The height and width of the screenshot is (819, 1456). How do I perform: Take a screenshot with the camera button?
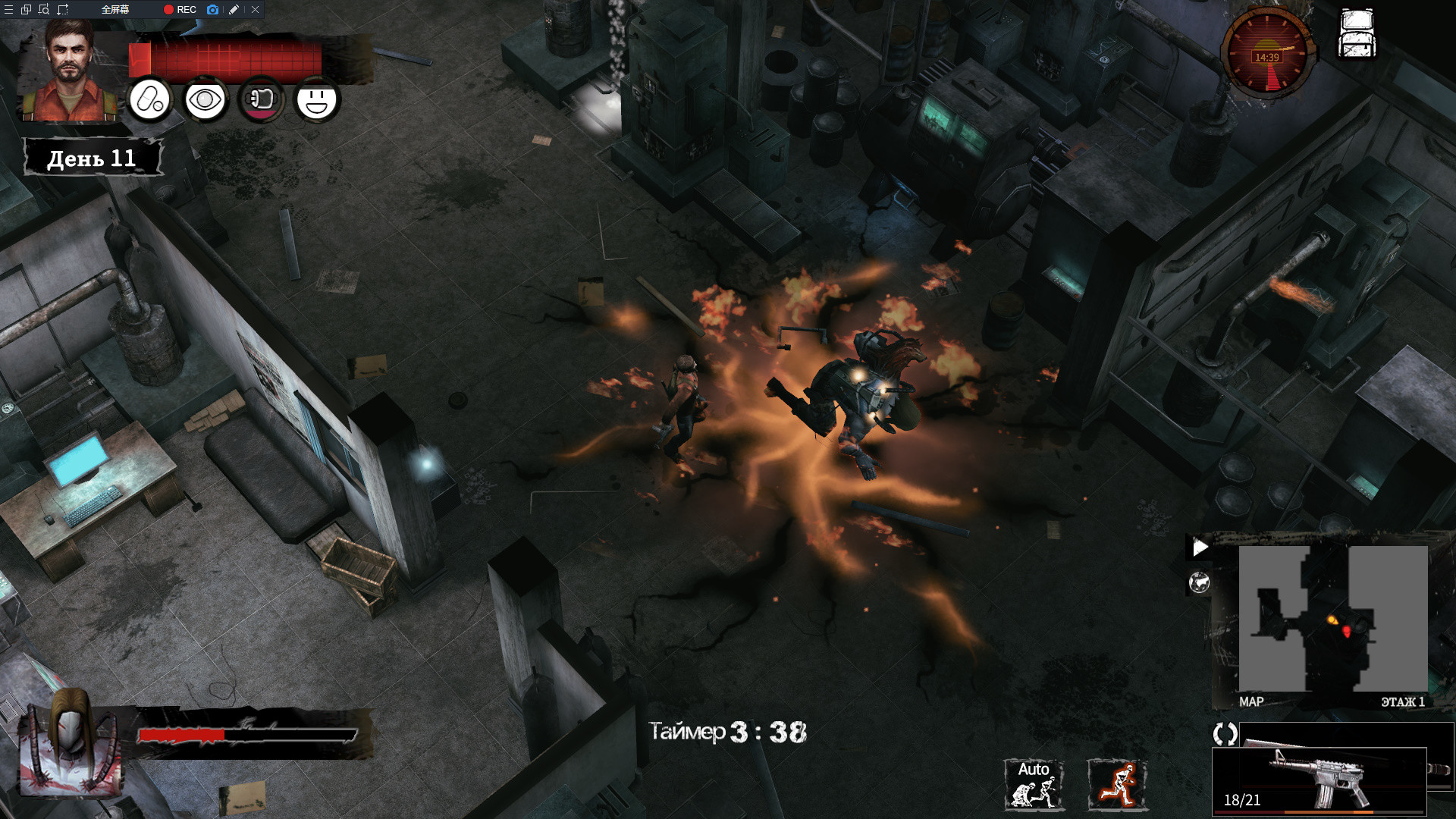click(x=213, y=10)
